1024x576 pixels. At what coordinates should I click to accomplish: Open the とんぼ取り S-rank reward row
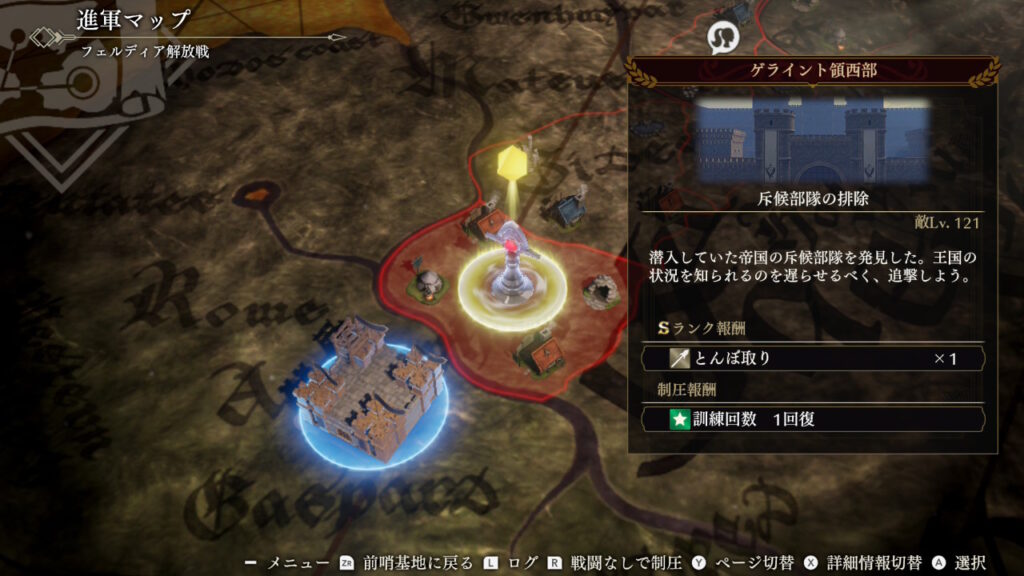(x=813, y=358)
